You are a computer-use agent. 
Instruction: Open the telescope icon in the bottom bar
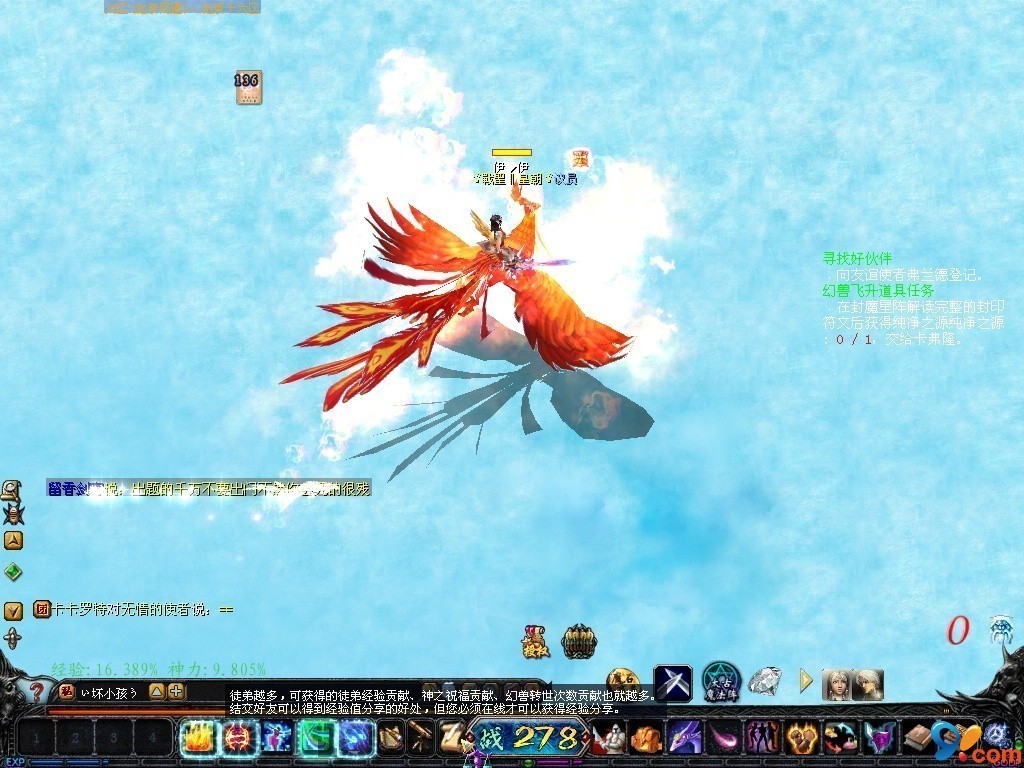(x=421, y=739)
